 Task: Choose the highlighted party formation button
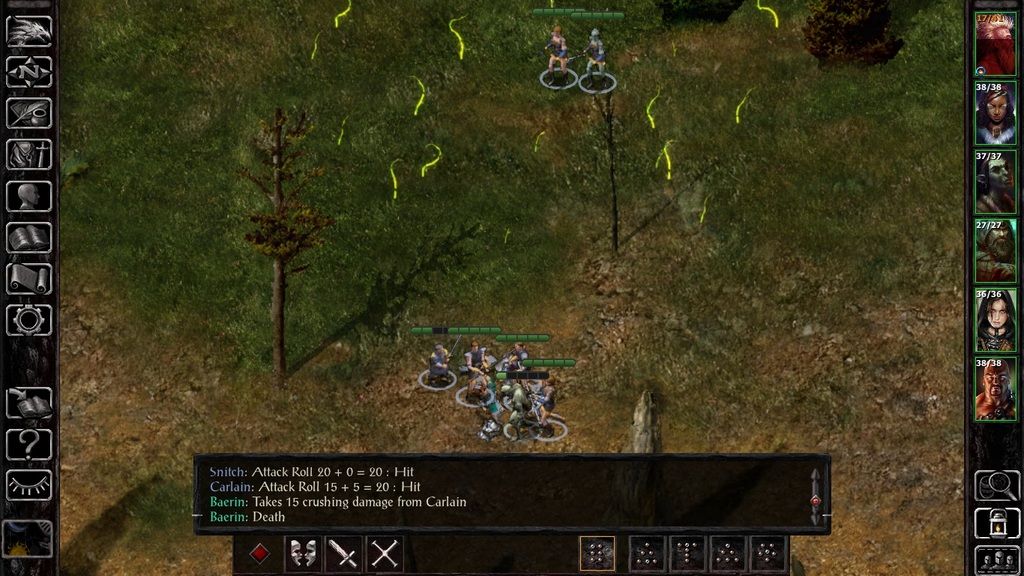(x=597, y=553)
